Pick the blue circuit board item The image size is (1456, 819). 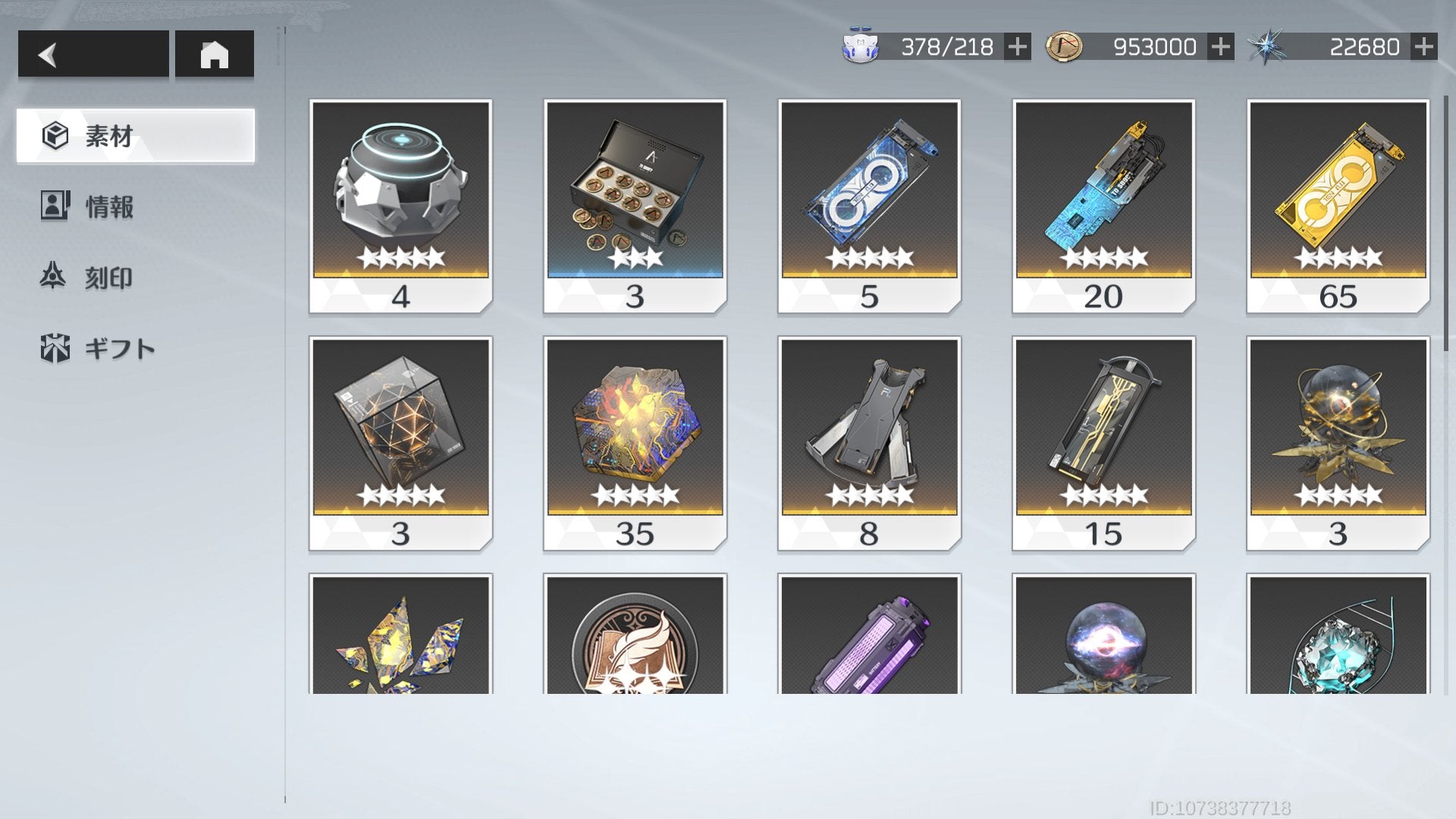(1103, 205)
